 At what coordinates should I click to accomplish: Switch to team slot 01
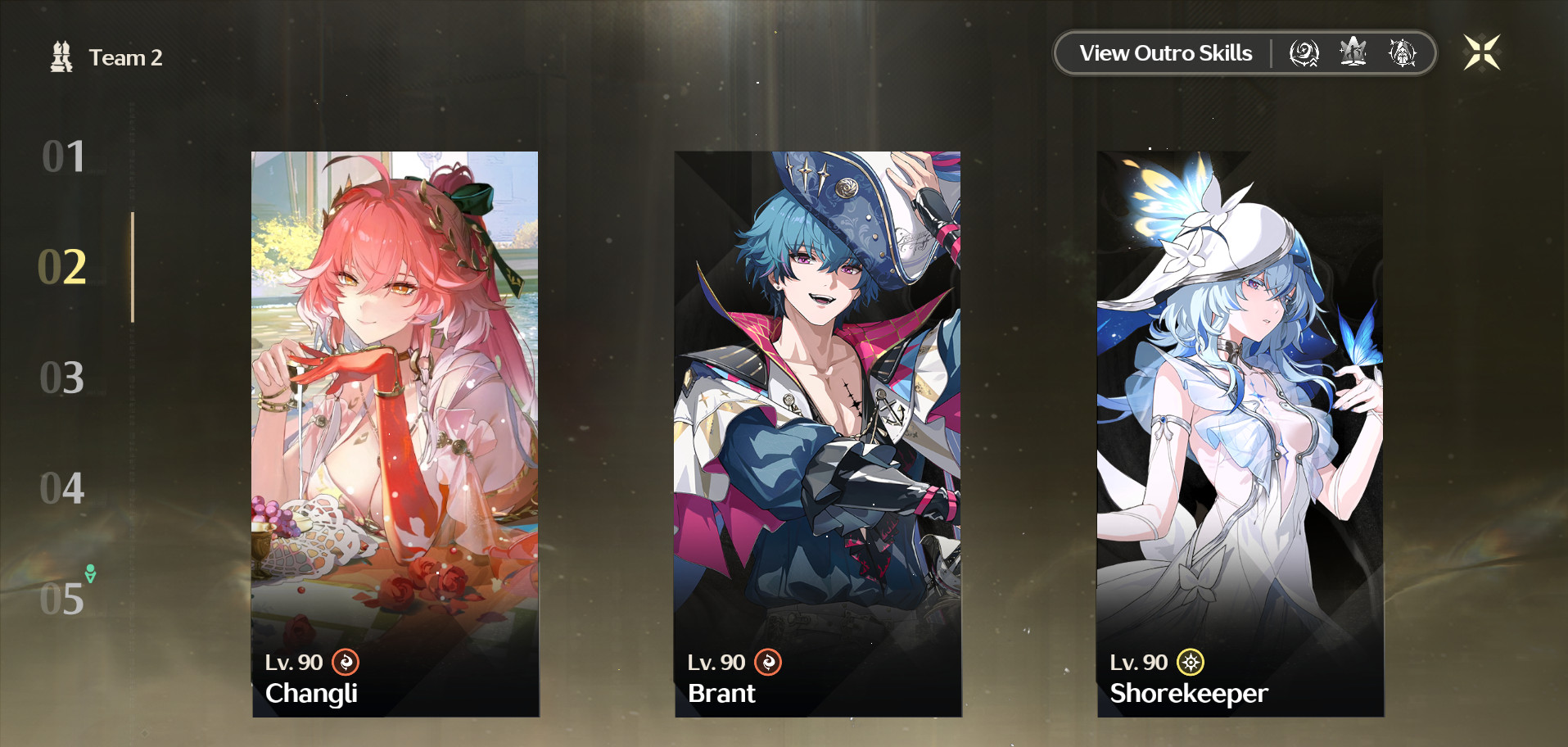[64, 157]
